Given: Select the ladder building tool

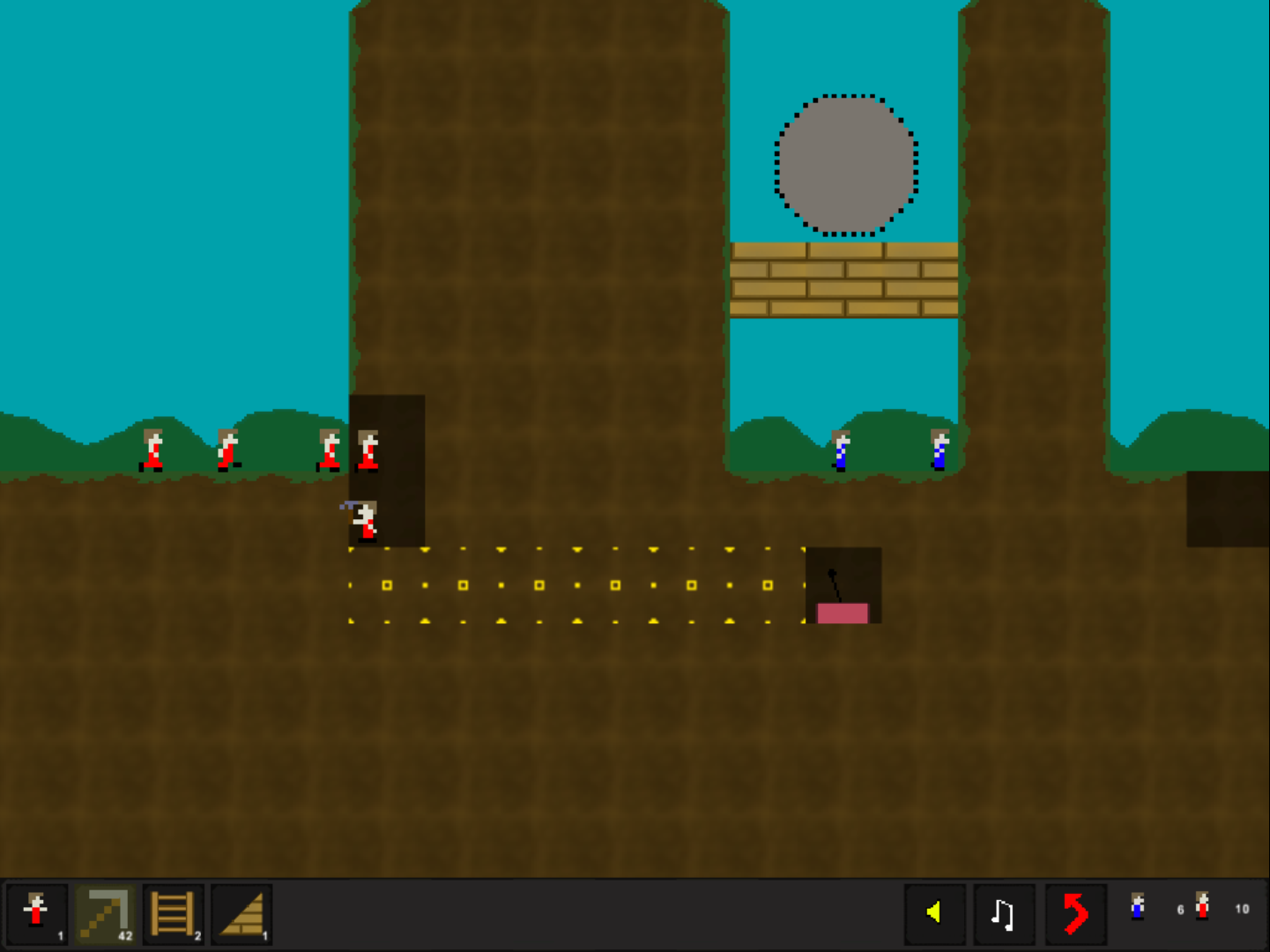Looking at the screenshot, I should click(x=173, y=914).
